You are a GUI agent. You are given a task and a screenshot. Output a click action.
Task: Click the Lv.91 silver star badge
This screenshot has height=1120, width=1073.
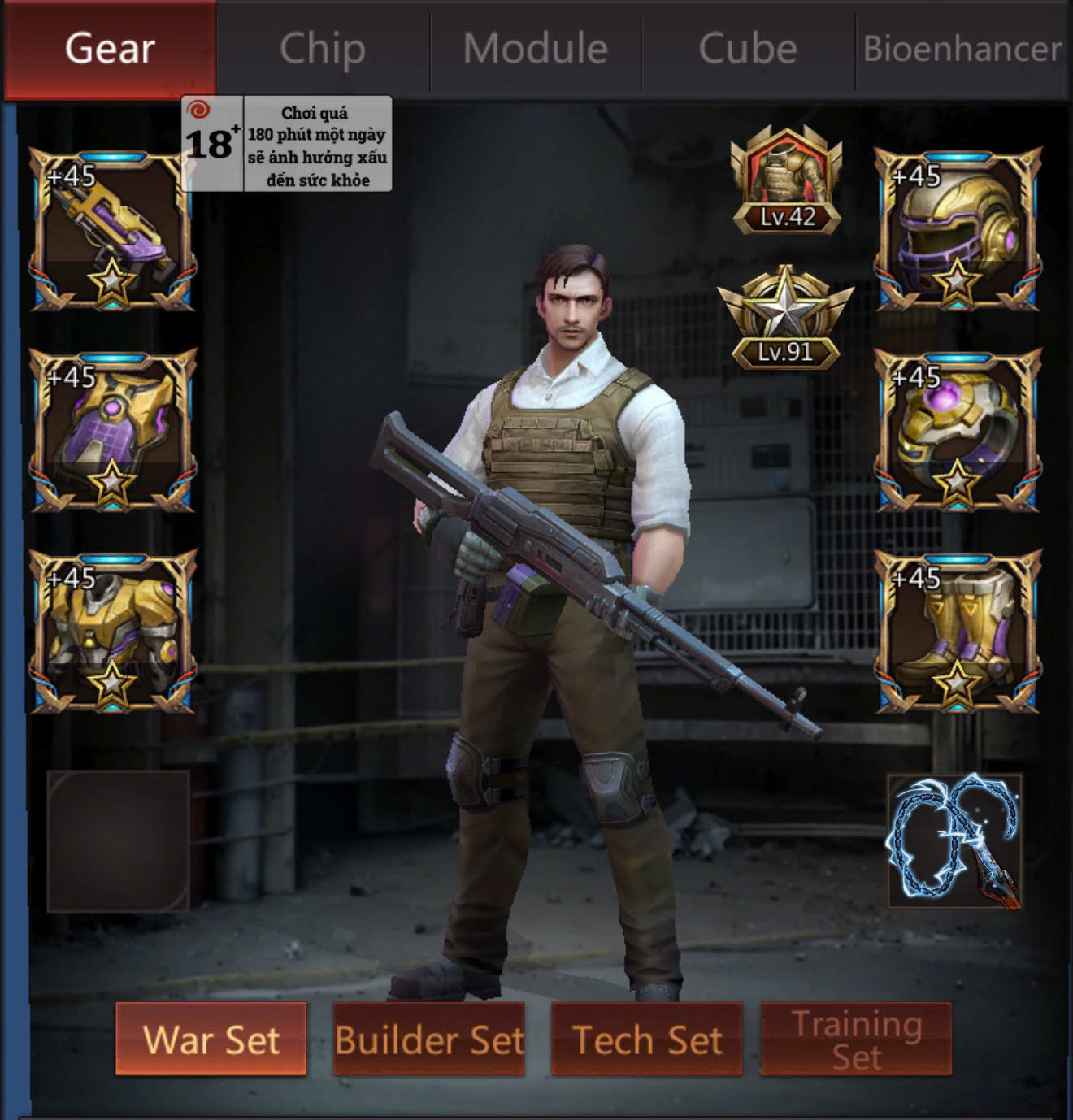click(x=785, y=319)
